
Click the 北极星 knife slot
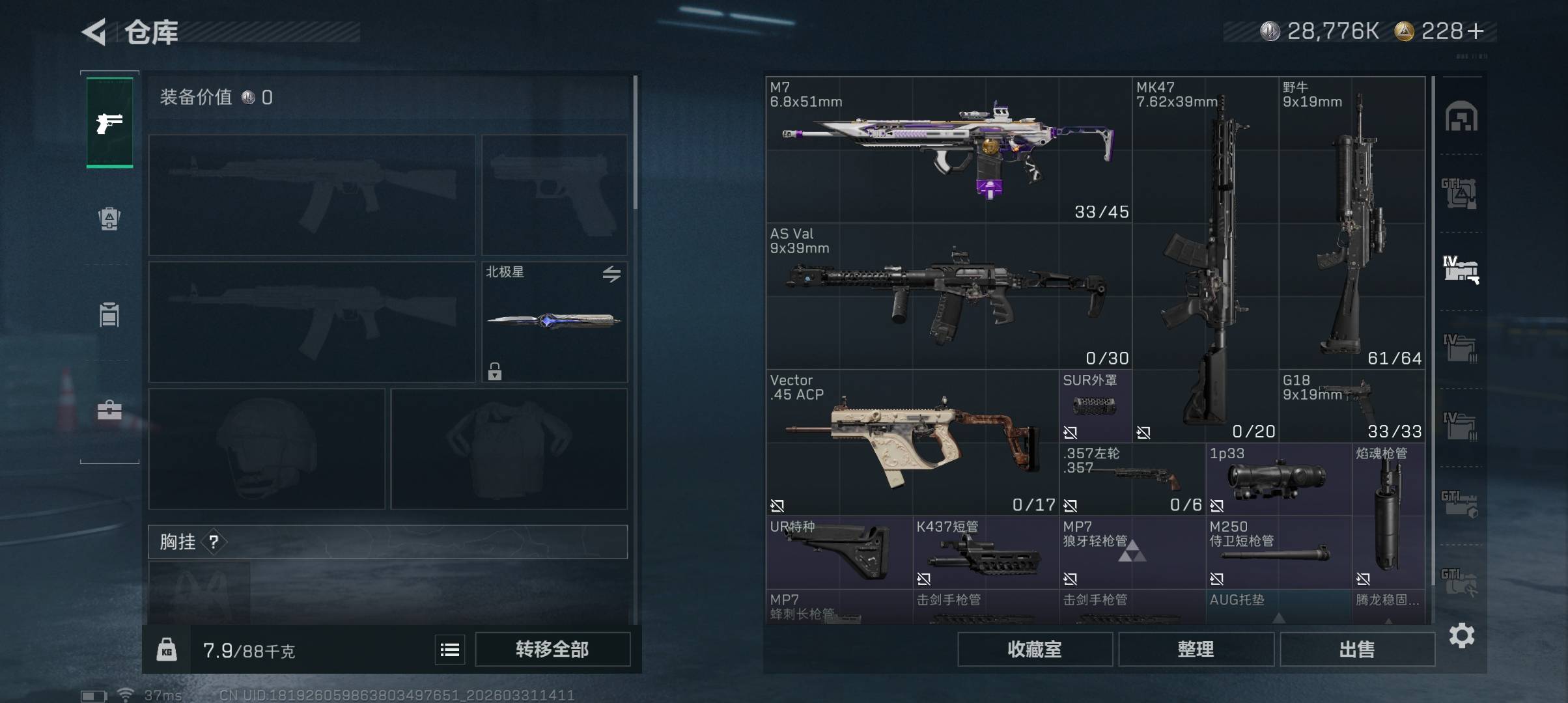554,322
